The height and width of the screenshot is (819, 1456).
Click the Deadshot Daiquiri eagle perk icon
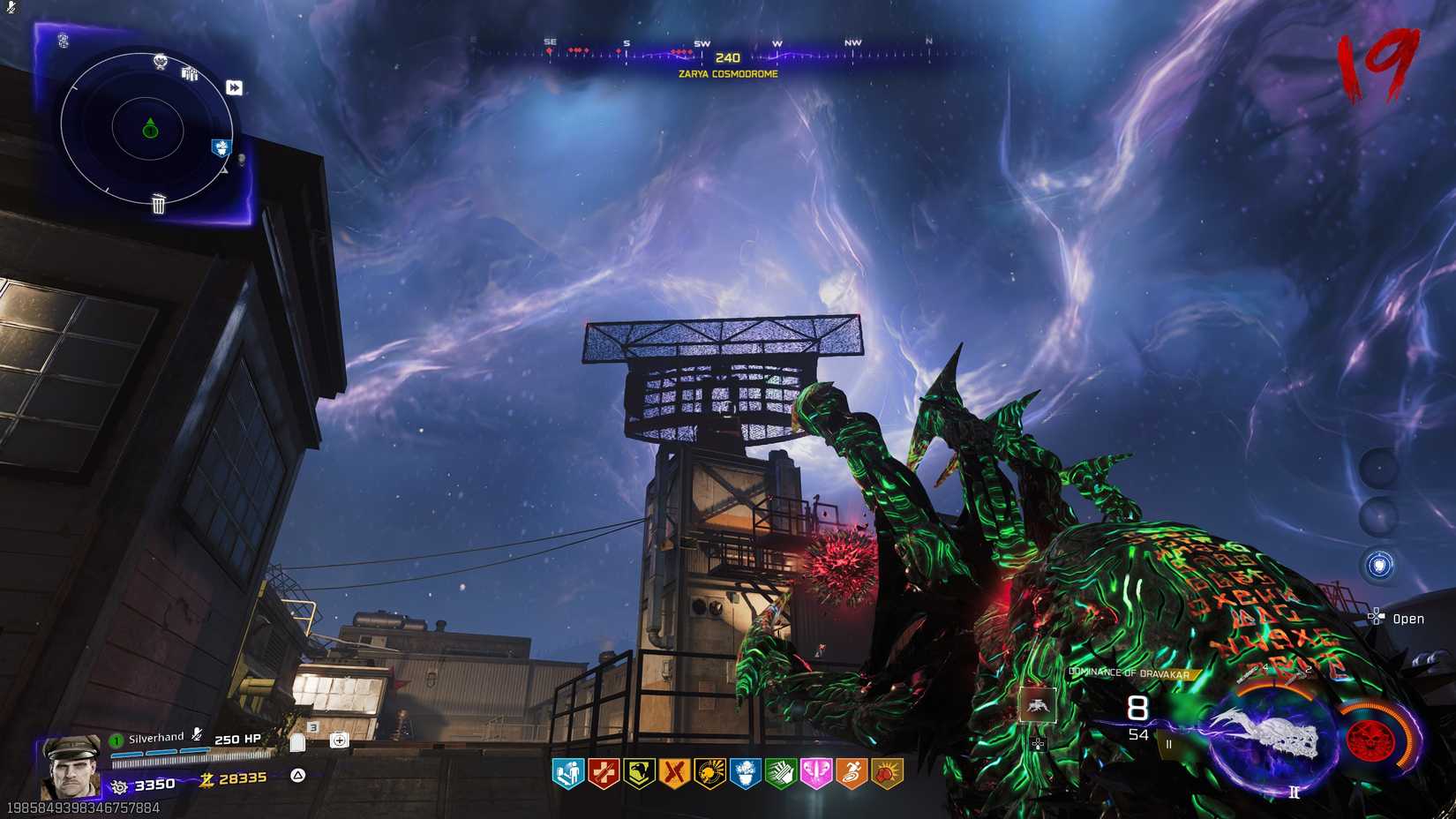[x=639, y=772]
